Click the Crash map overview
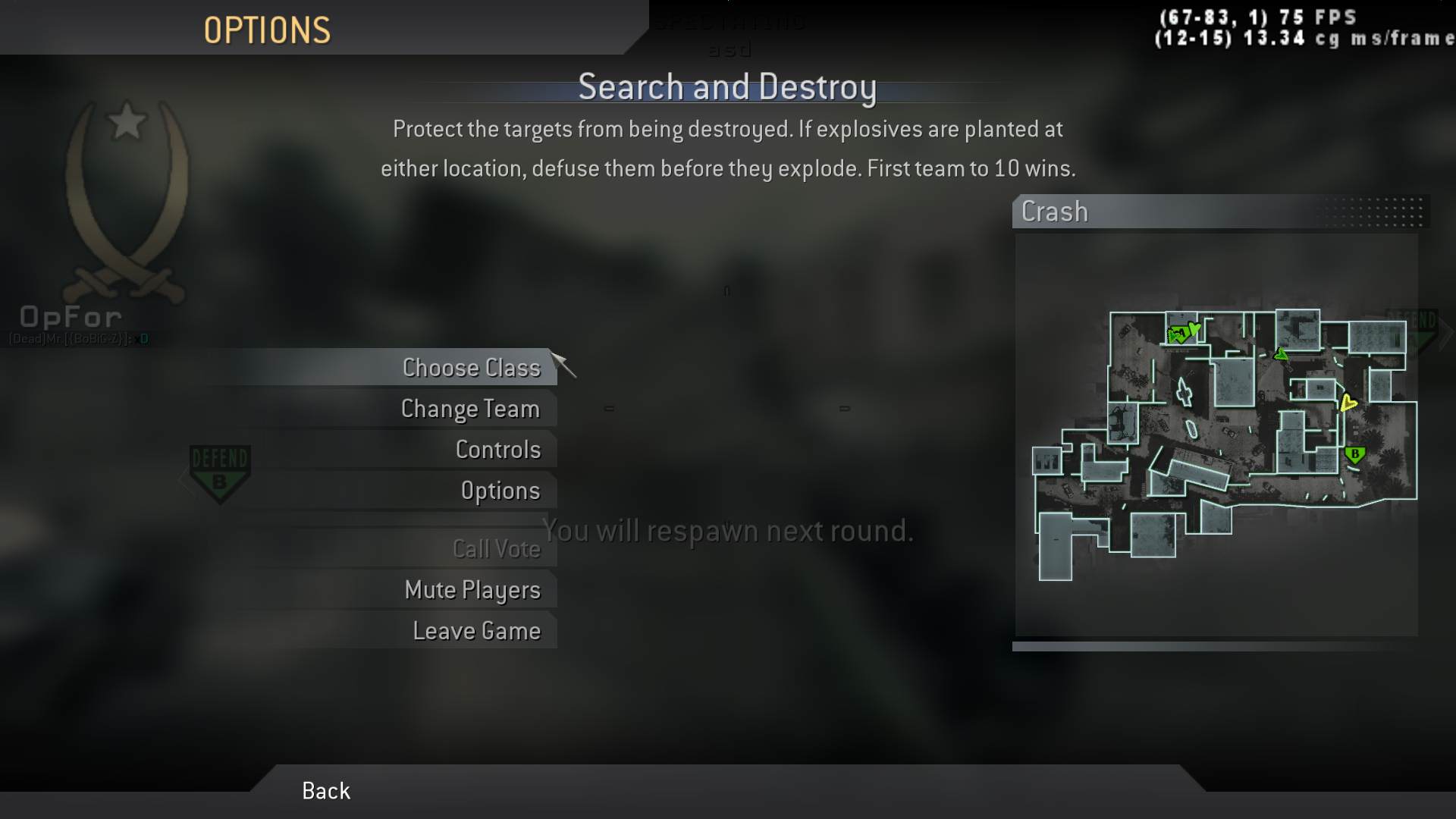Viewport: 1456px width, 819px height. (x=1216, y=435)
